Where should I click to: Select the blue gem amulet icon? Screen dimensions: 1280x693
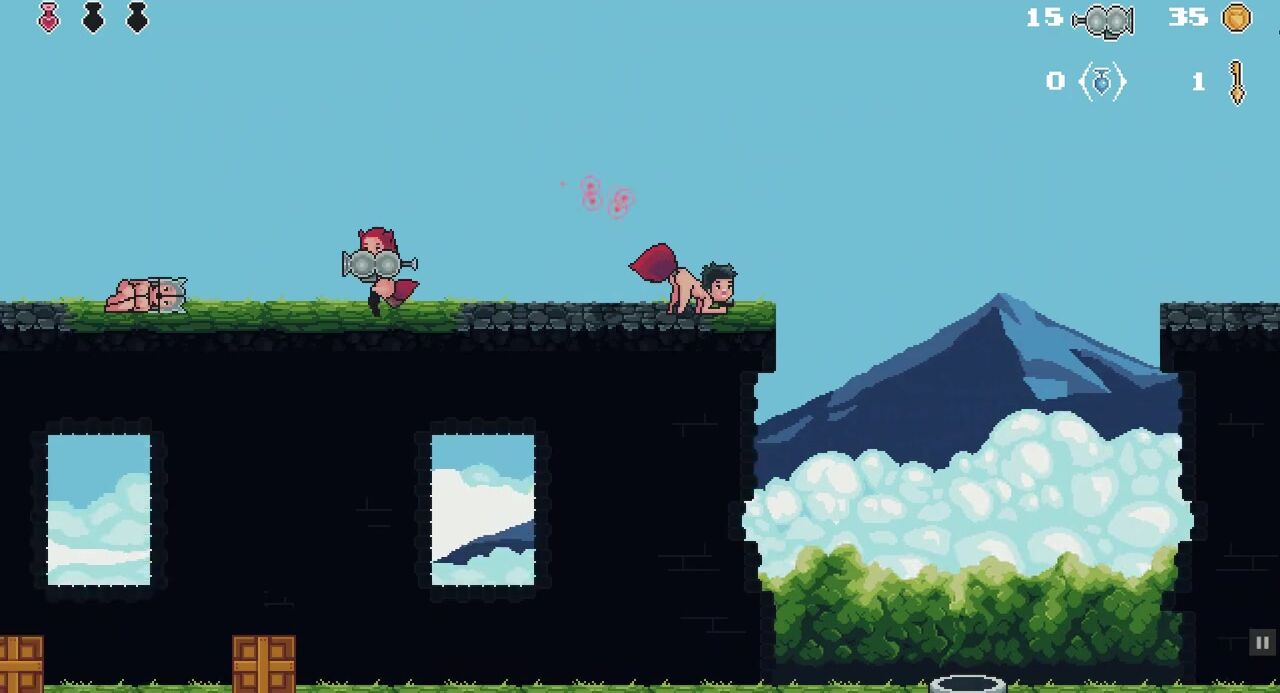click(1102, 82)
